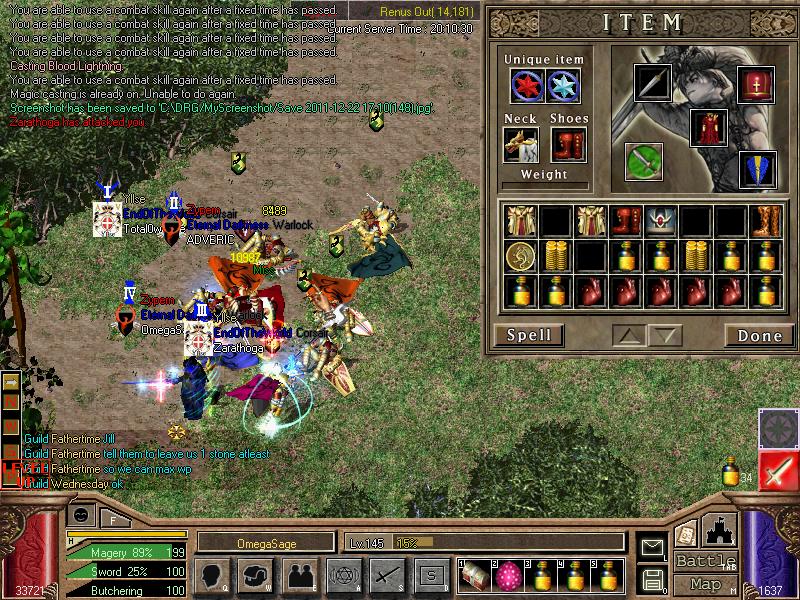Use the pink egg in quick slot
Screen dimensions: 800x600
(x=508, y=576)
